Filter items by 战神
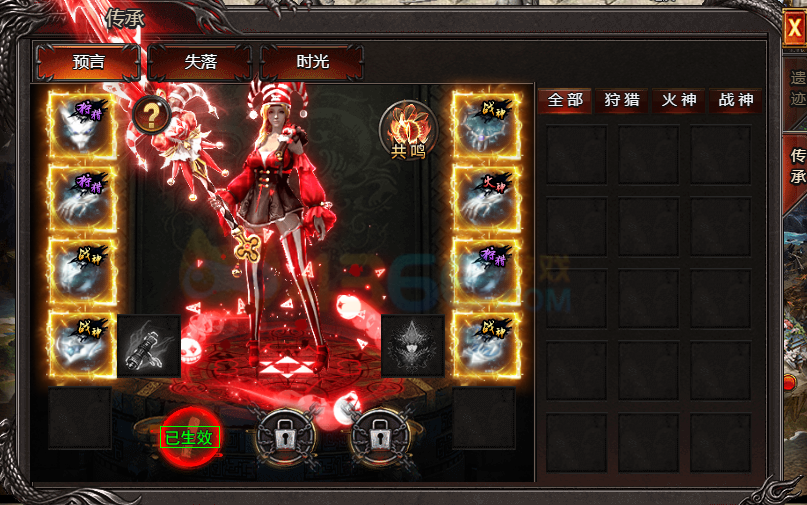Image resolution: width=807 pixels, height=505 pixels. (735, 100)
